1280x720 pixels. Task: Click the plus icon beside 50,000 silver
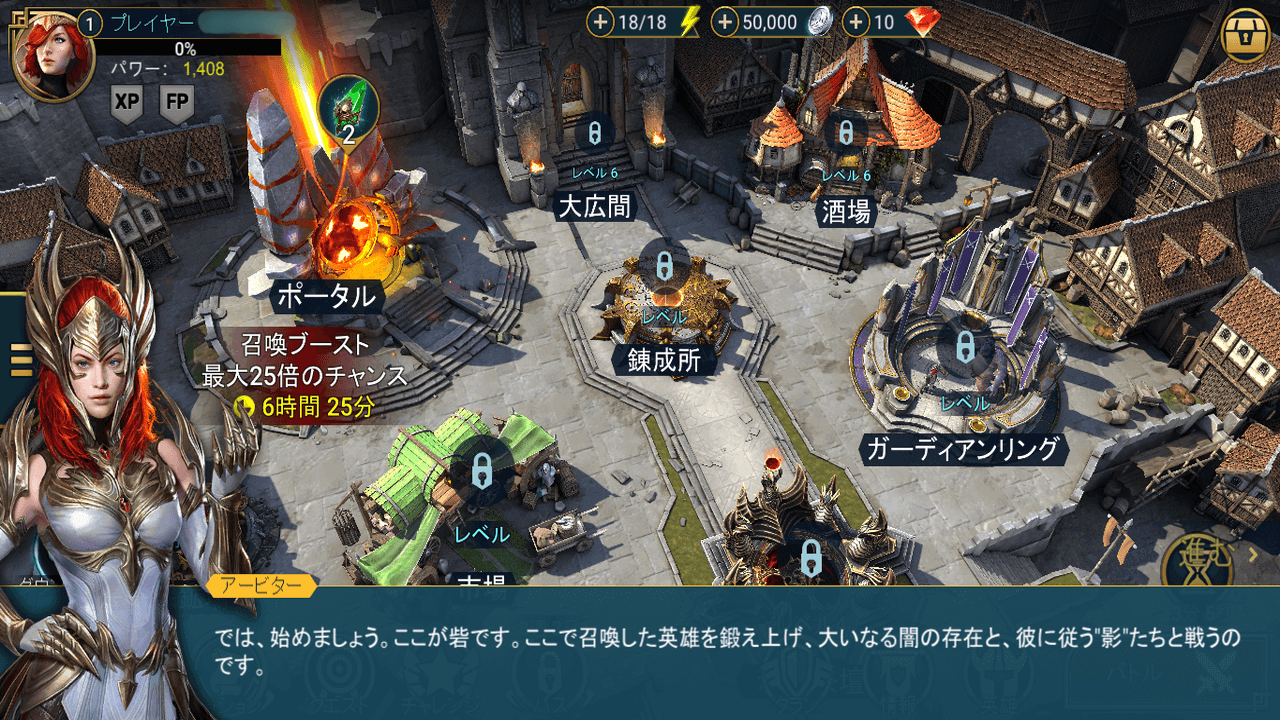[724, 22]
